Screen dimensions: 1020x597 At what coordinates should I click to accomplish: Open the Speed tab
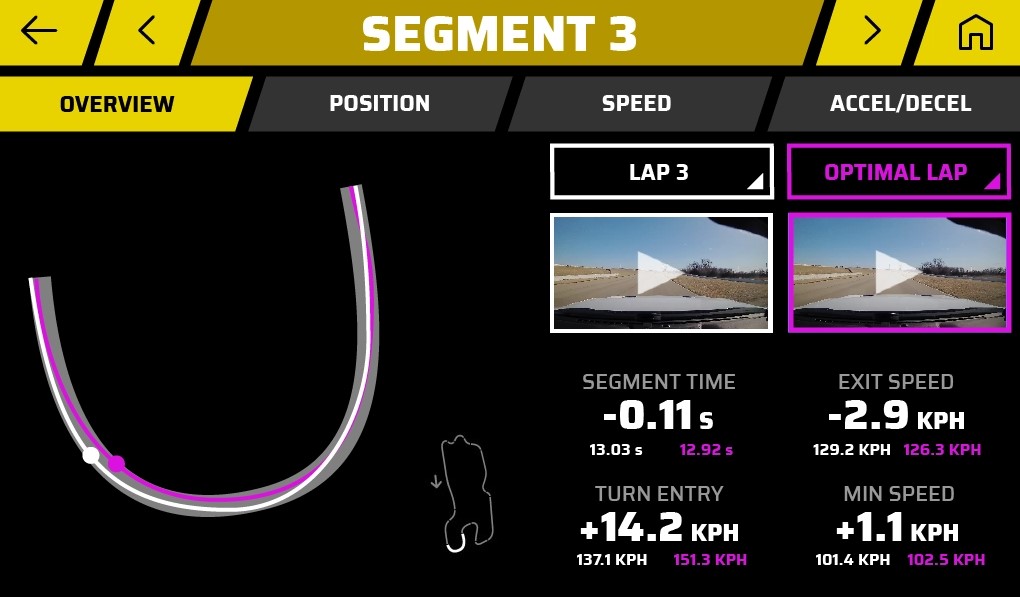[636, 104]
